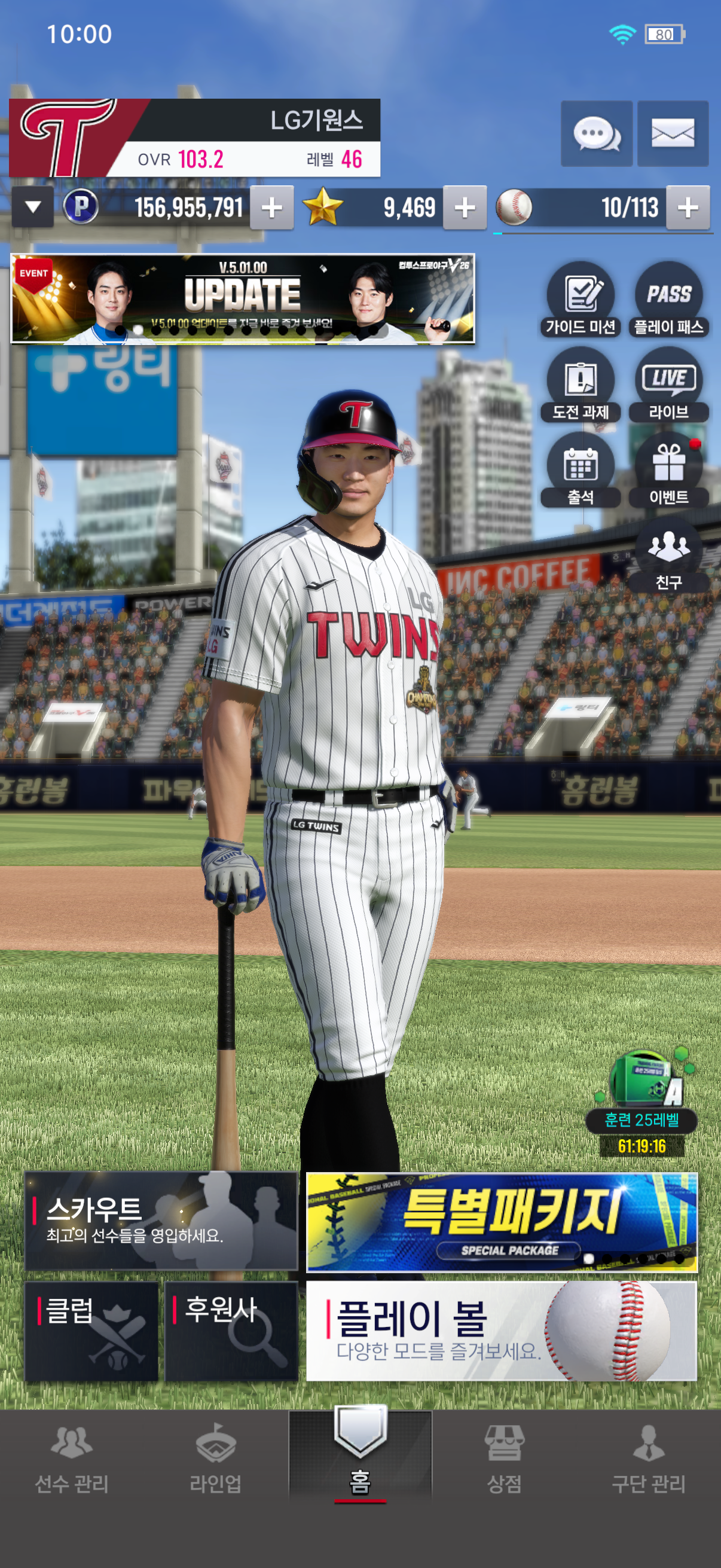Open the 플레이 패스 PASS menu
The width and height of the screenshot is (721, 1568).
click(668, 300)
